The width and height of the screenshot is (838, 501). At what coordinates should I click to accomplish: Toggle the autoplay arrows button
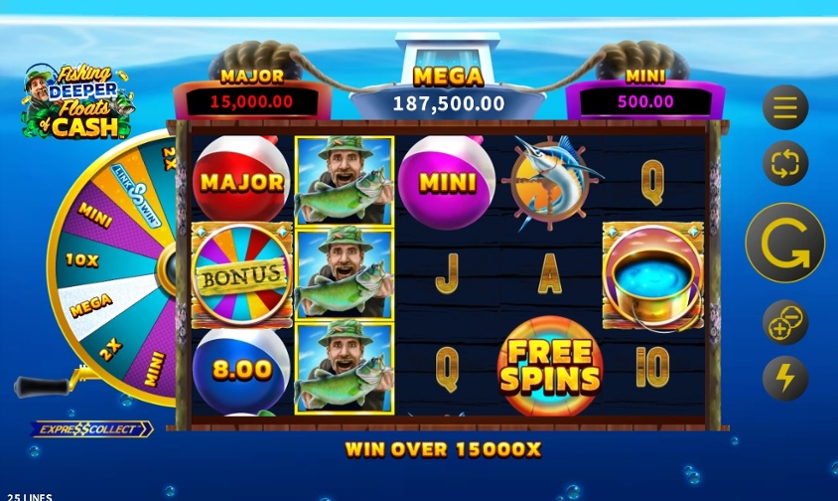785,163
